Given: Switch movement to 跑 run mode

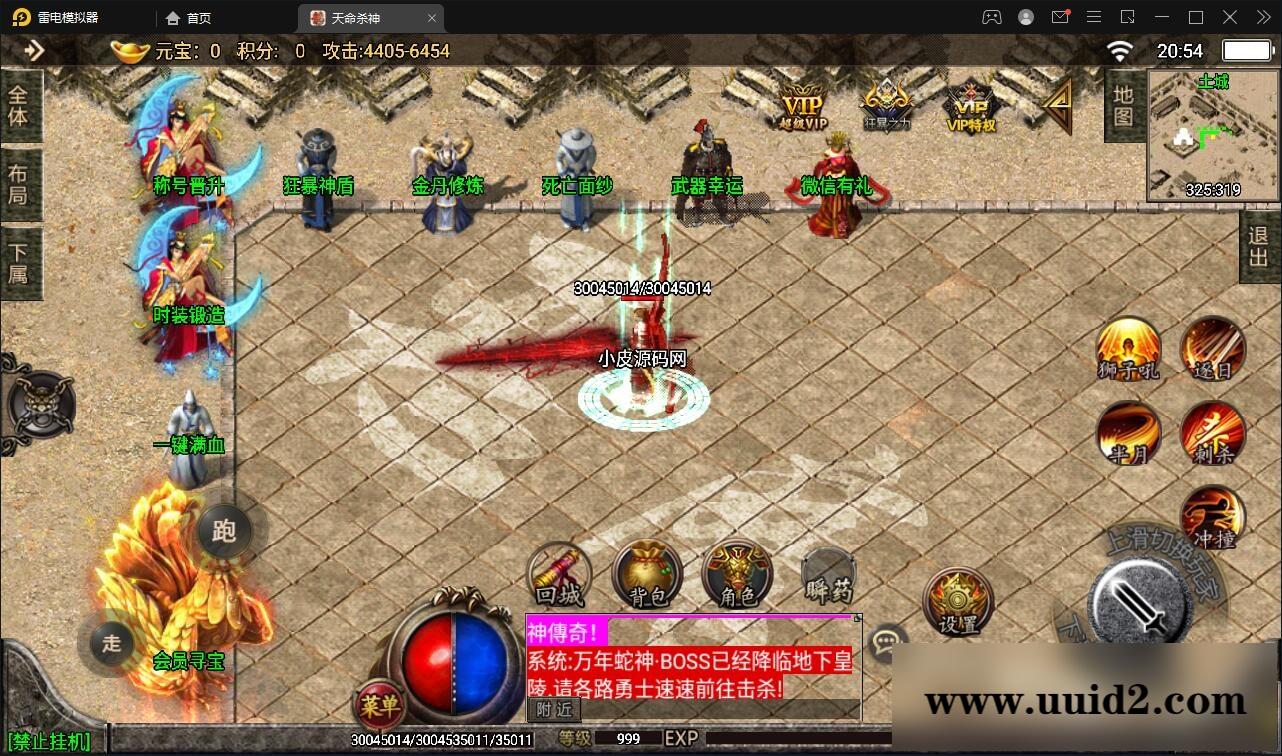Looking at the screenshot, I should pos(224,532).
